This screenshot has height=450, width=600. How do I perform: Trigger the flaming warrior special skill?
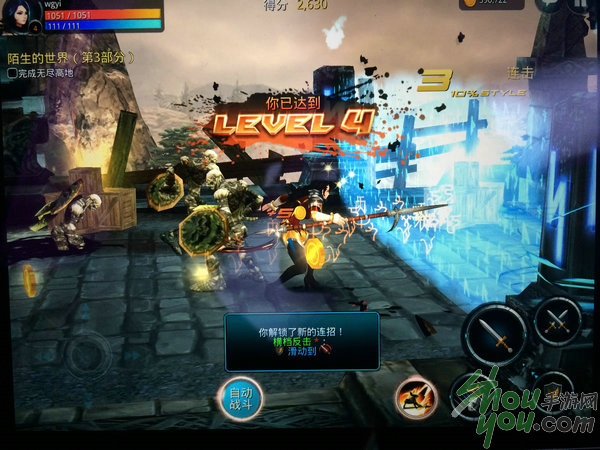(416, 397)
